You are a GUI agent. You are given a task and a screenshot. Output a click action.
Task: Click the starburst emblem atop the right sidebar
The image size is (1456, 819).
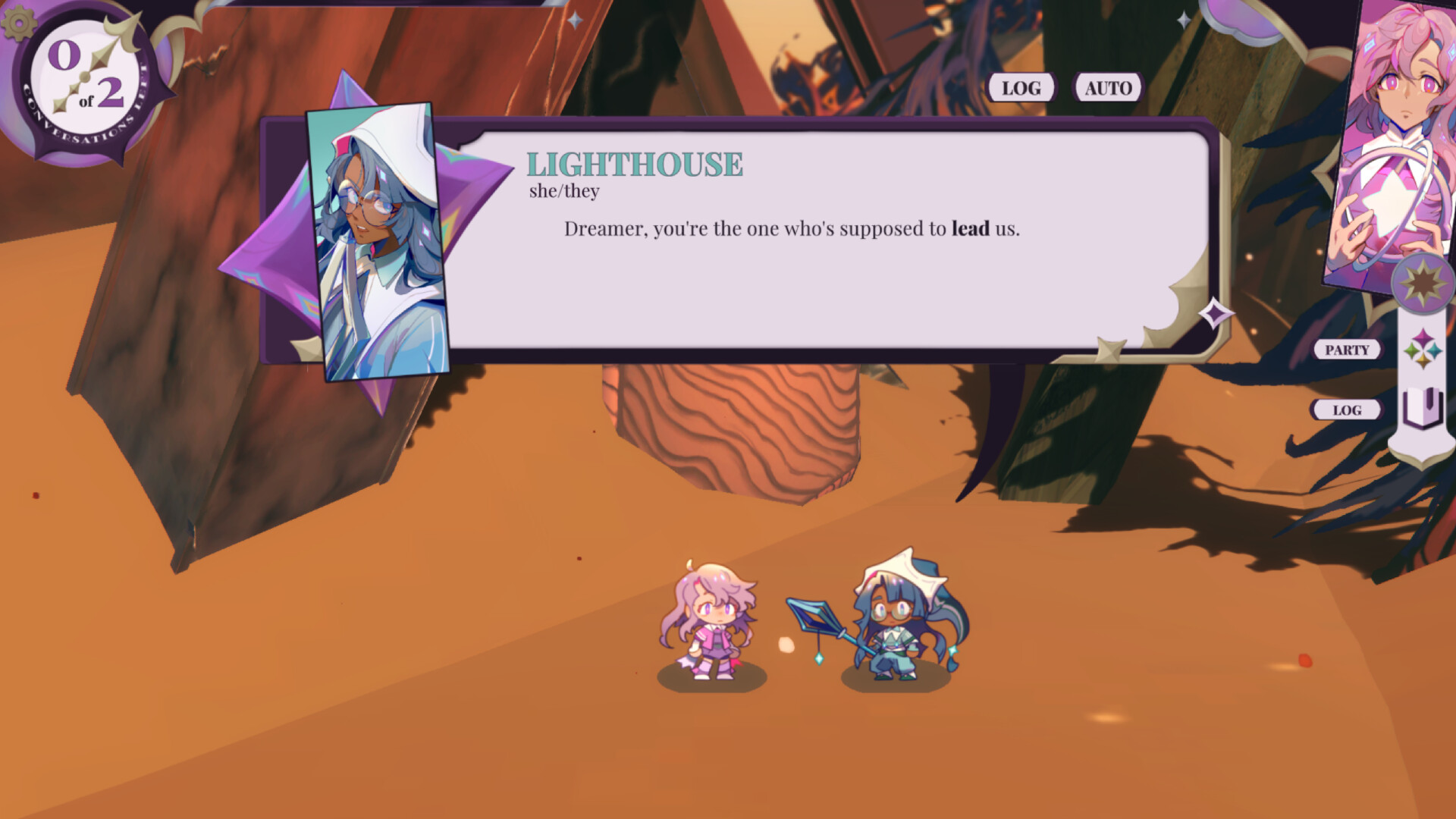coord(1424,283)
